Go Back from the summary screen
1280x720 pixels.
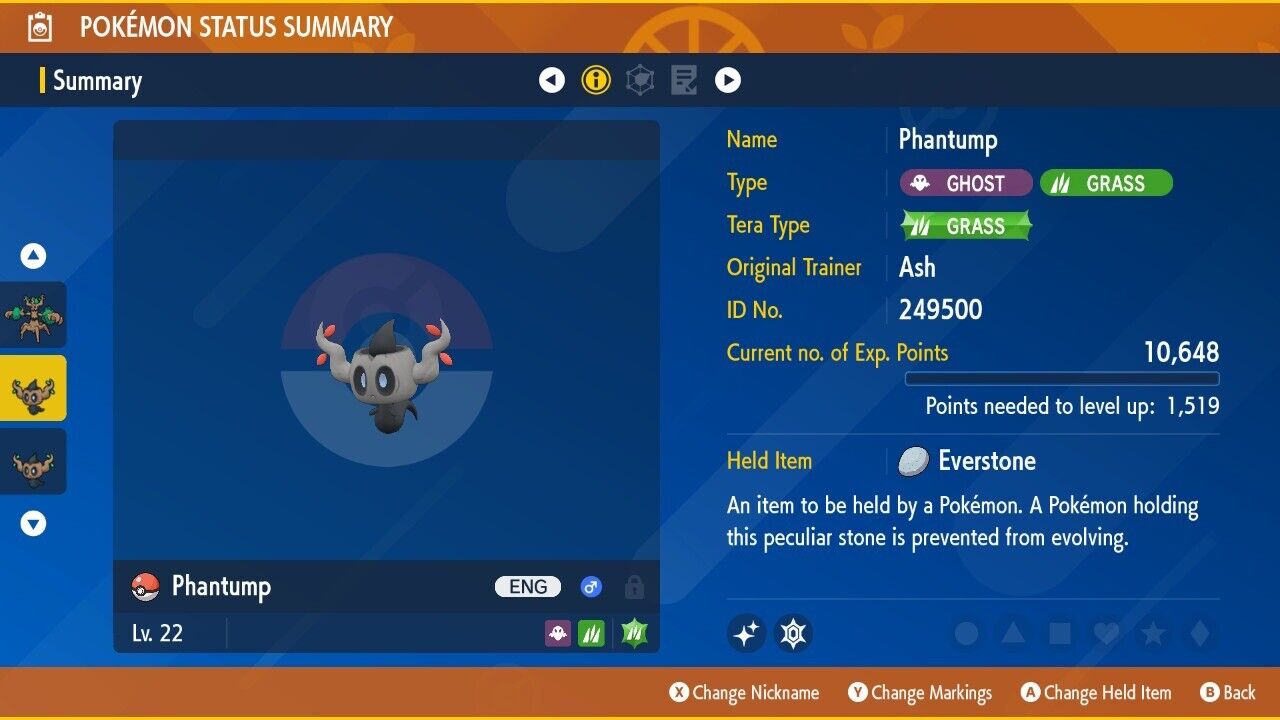(x=1227, y=692)
